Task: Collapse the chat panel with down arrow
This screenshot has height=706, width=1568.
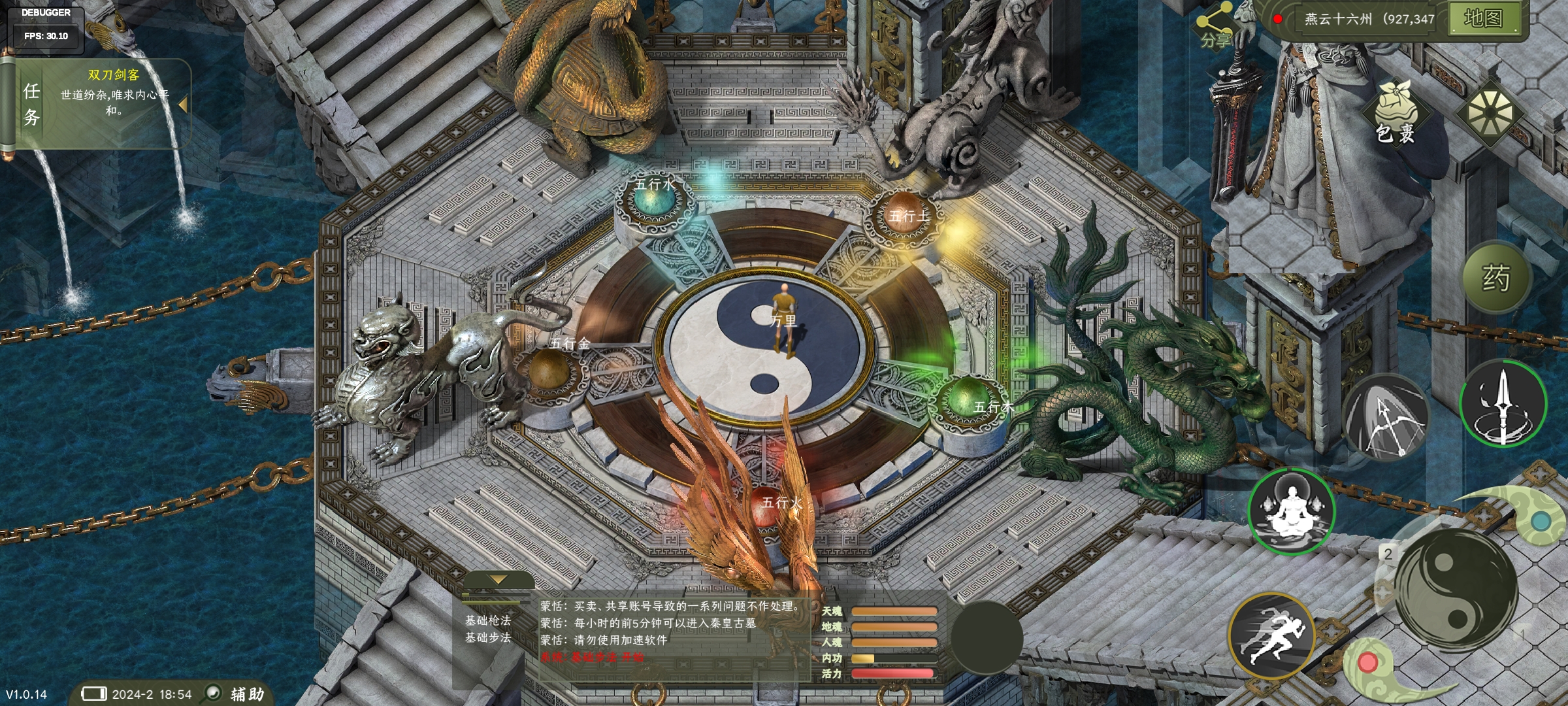Action: (x=498, y=580)
